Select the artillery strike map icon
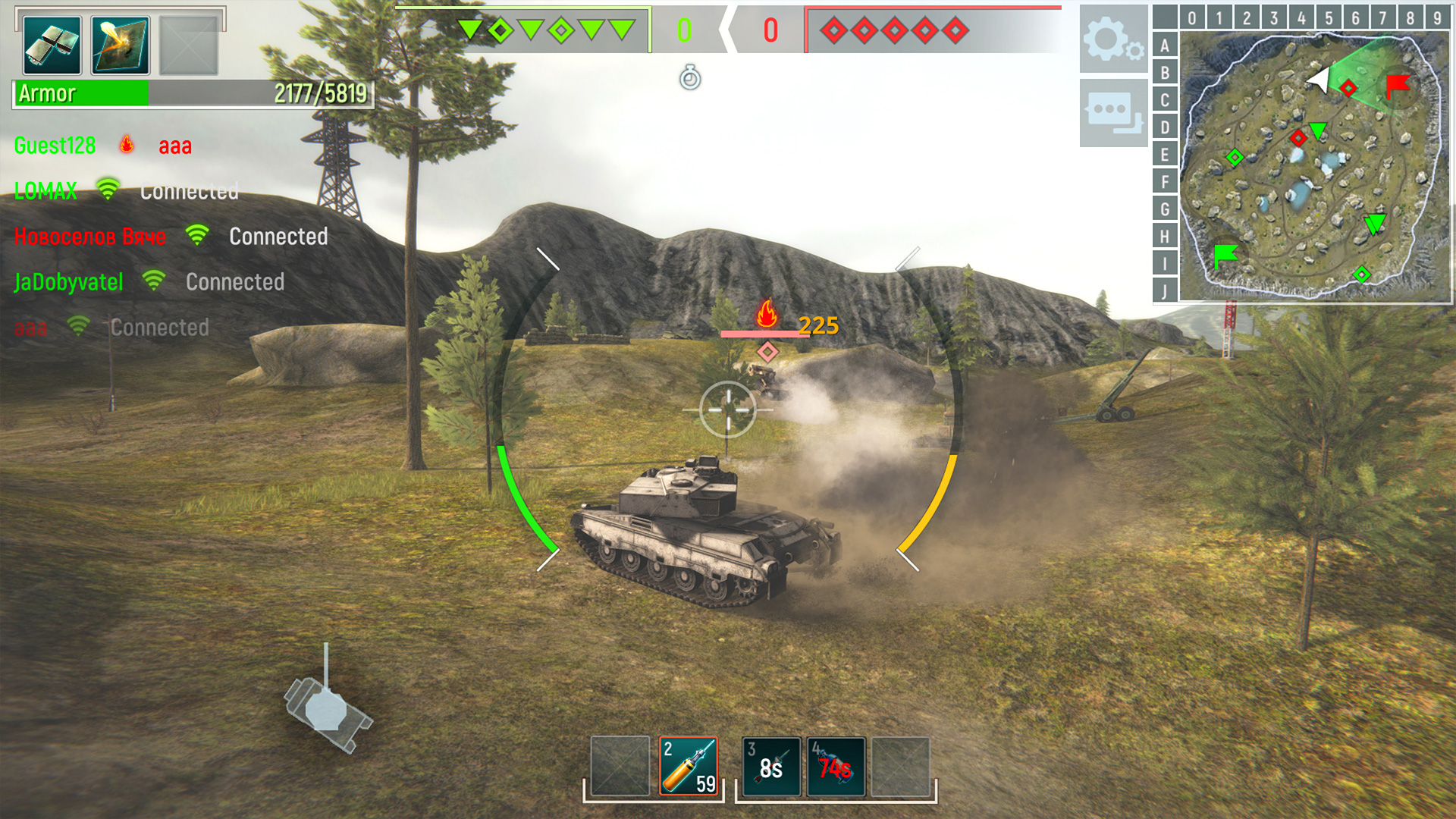This screenshot has width=1456, height=819. [x=121, y=45]
